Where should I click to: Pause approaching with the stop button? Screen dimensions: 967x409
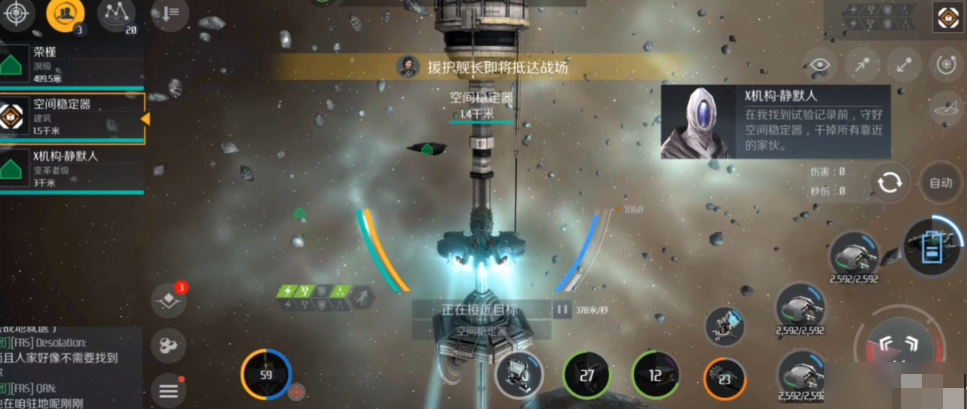coord(562,310)
